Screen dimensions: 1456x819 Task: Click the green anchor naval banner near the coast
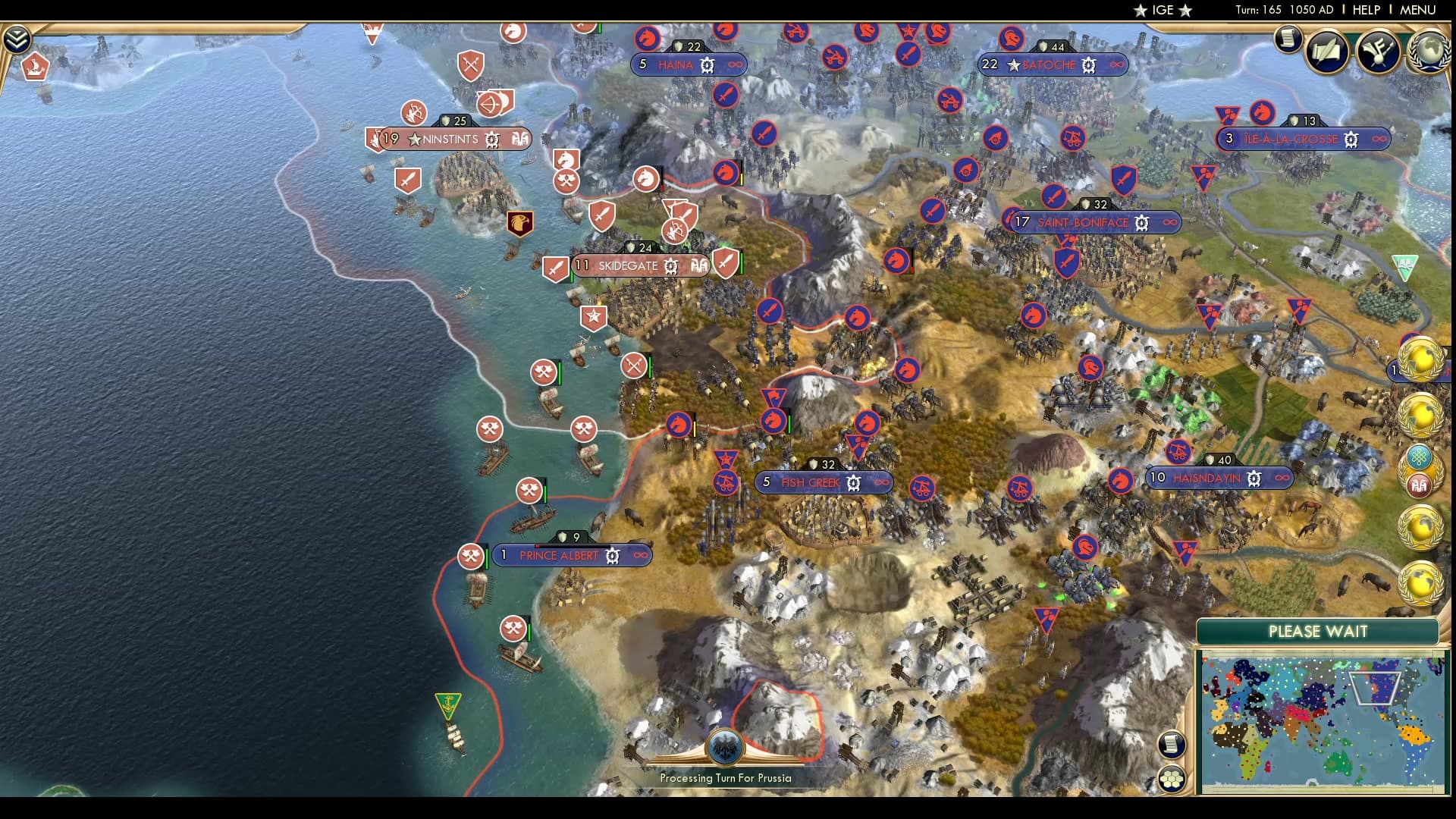447,704
